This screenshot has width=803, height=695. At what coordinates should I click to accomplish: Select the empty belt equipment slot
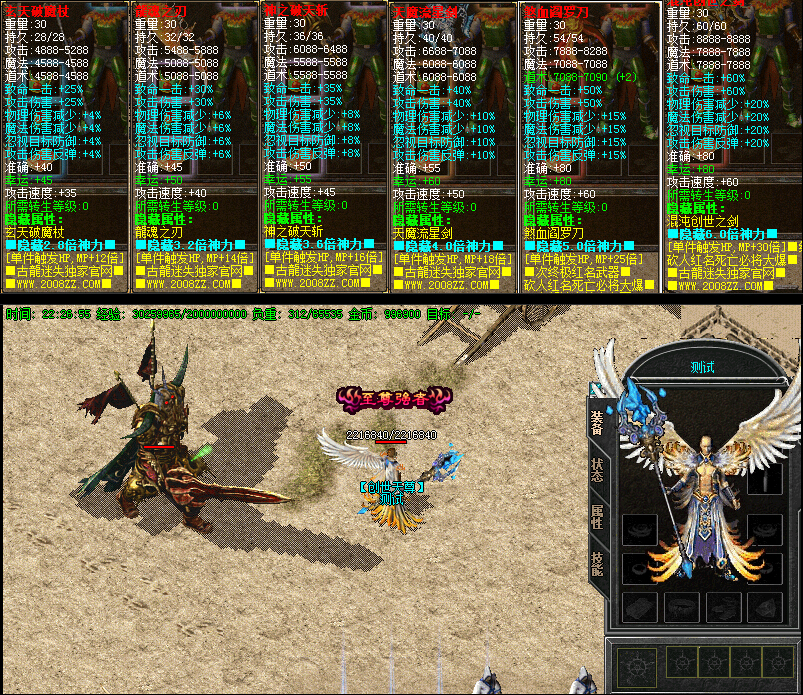point(680,605)
